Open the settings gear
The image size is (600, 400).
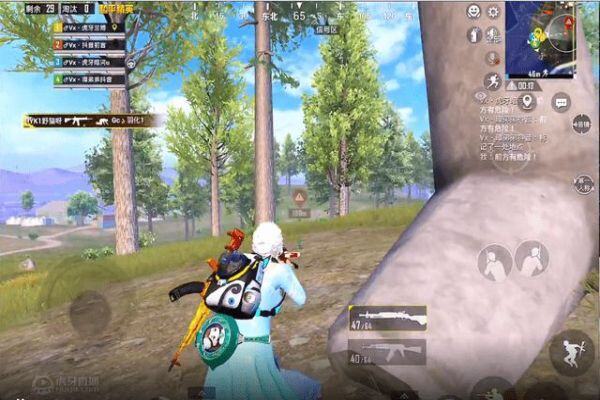(492, 12)
